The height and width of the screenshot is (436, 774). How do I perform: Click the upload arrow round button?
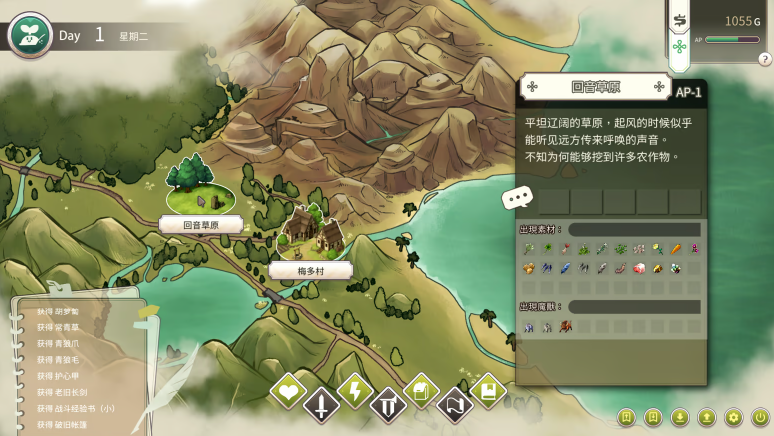click(706, 416)
